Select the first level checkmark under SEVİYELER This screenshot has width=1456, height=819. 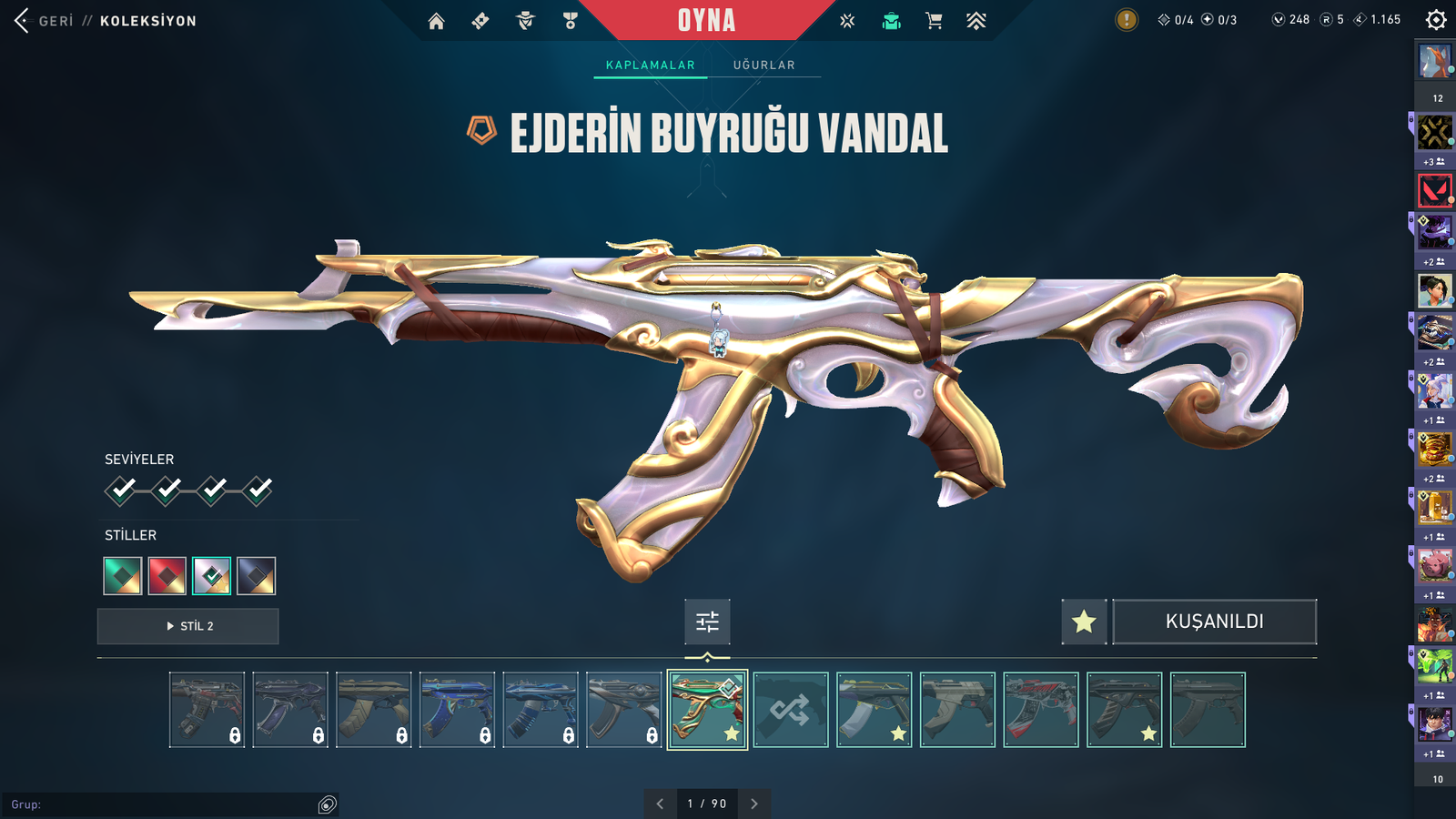(121, 490)
